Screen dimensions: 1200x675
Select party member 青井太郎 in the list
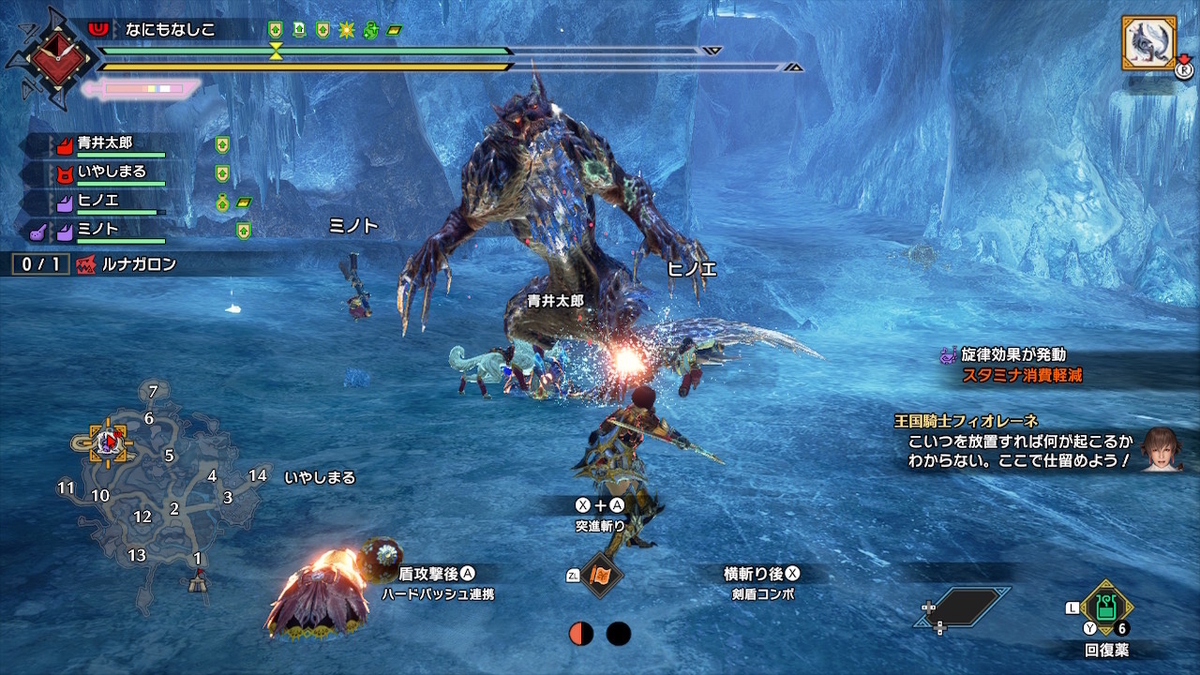(105, 144)
